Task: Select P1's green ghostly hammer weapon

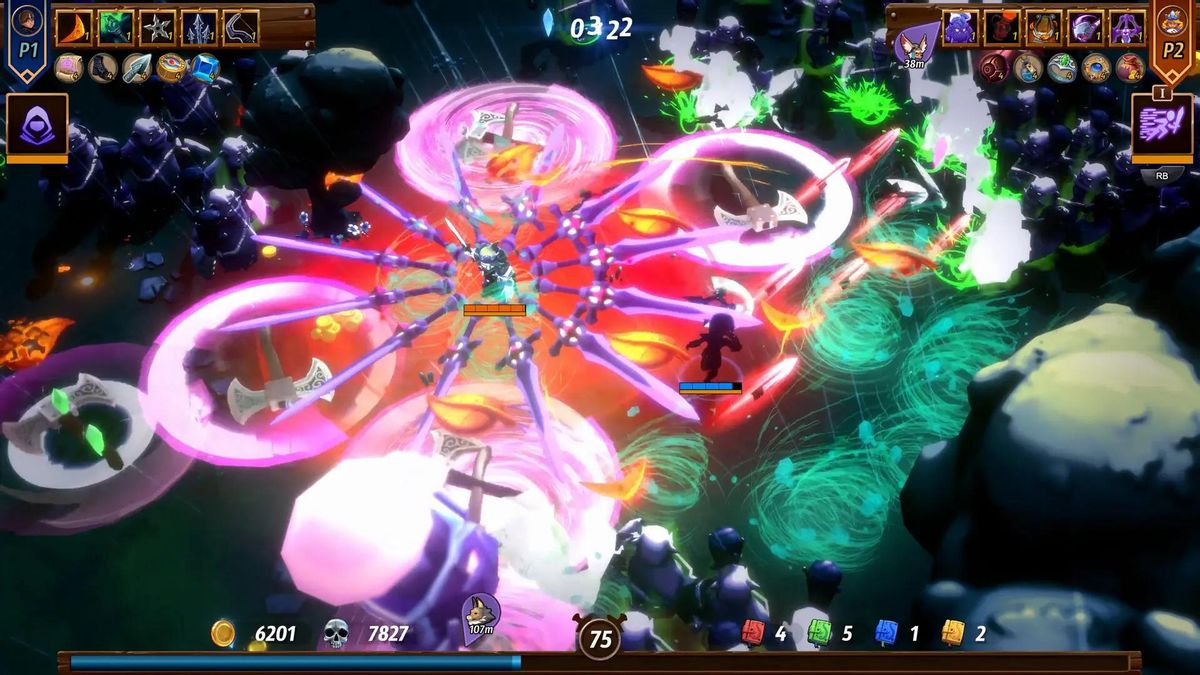Action: tap(116, 28)
